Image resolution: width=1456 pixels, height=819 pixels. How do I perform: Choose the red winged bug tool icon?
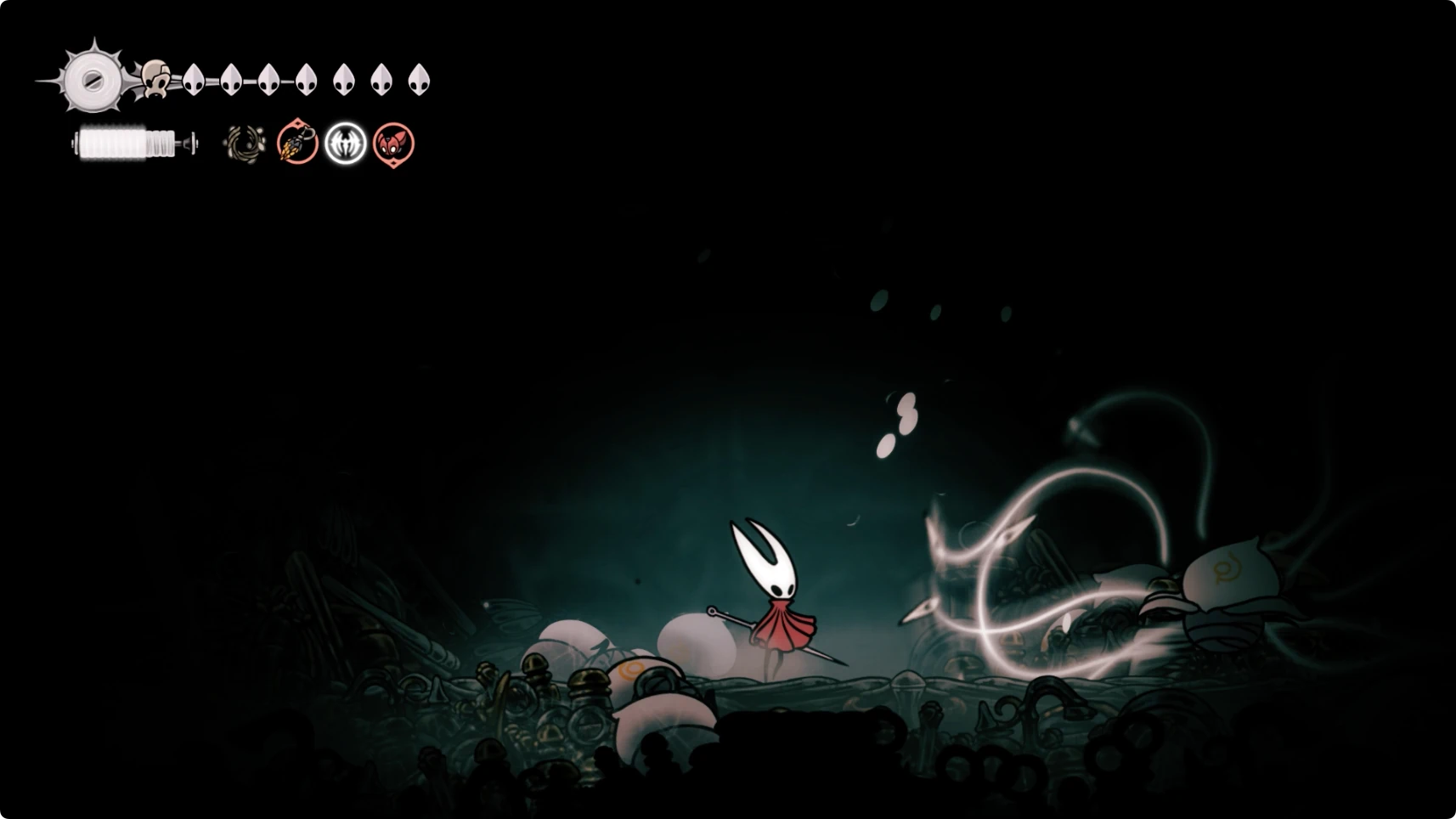(x=393, y=143)
